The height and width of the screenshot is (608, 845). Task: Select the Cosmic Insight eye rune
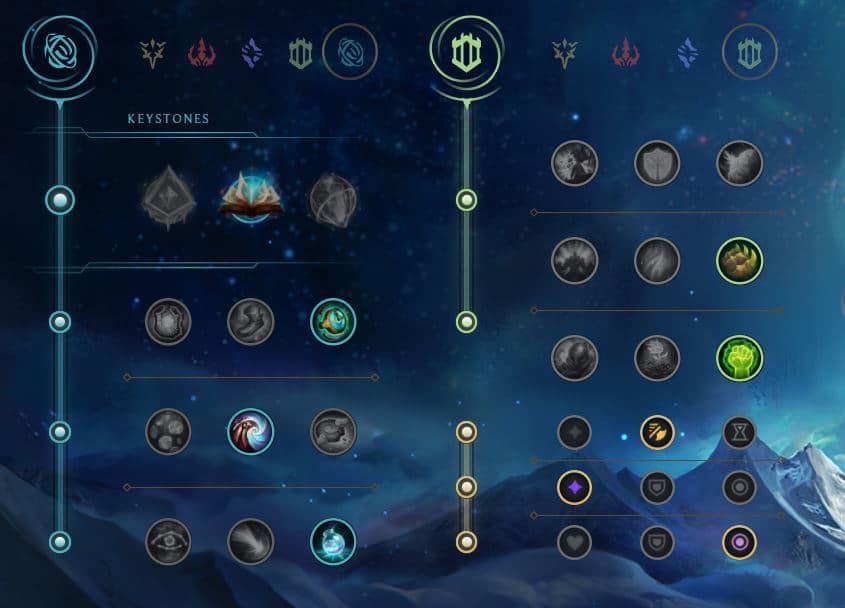tap(168, 542)
